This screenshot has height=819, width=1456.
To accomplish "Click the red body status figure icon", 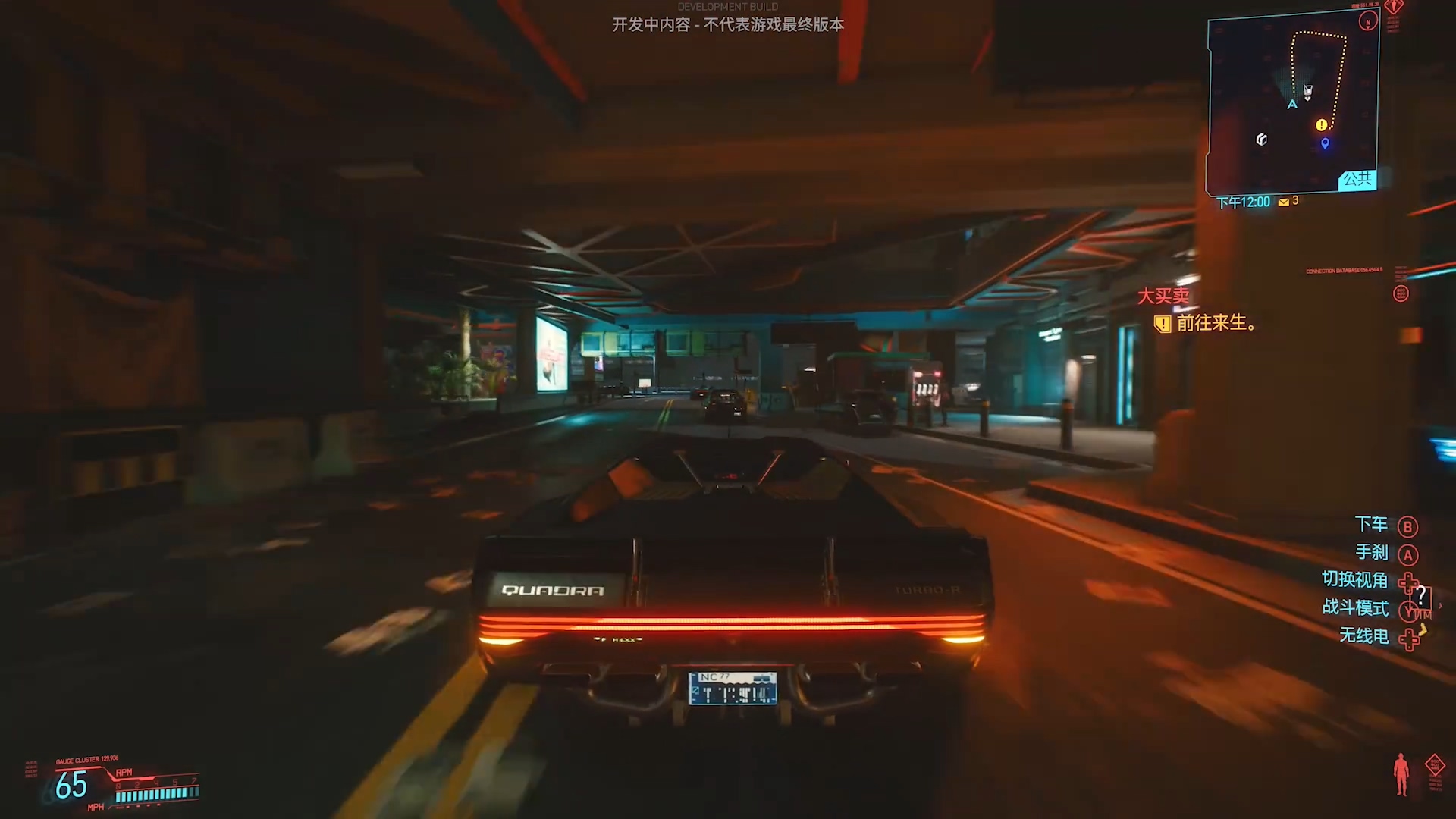I will click(1401, 773).
